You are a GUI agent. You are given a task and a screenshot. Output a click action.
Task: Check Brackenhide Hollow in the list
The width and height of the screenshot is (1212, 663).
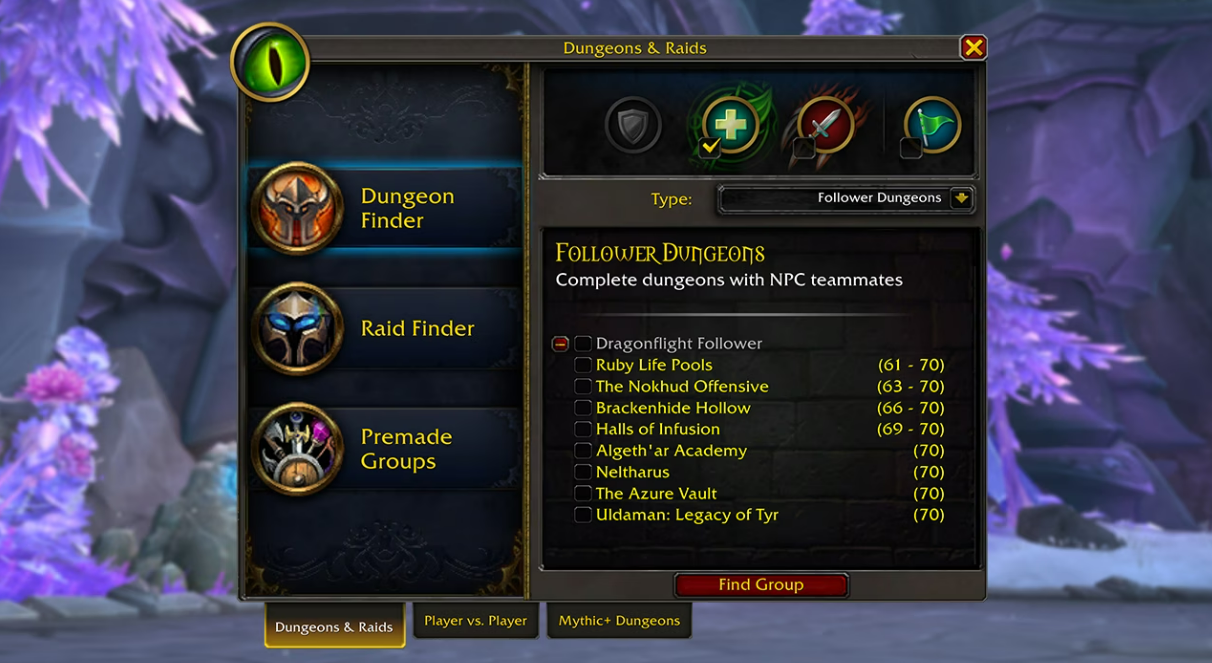point(583,408)
